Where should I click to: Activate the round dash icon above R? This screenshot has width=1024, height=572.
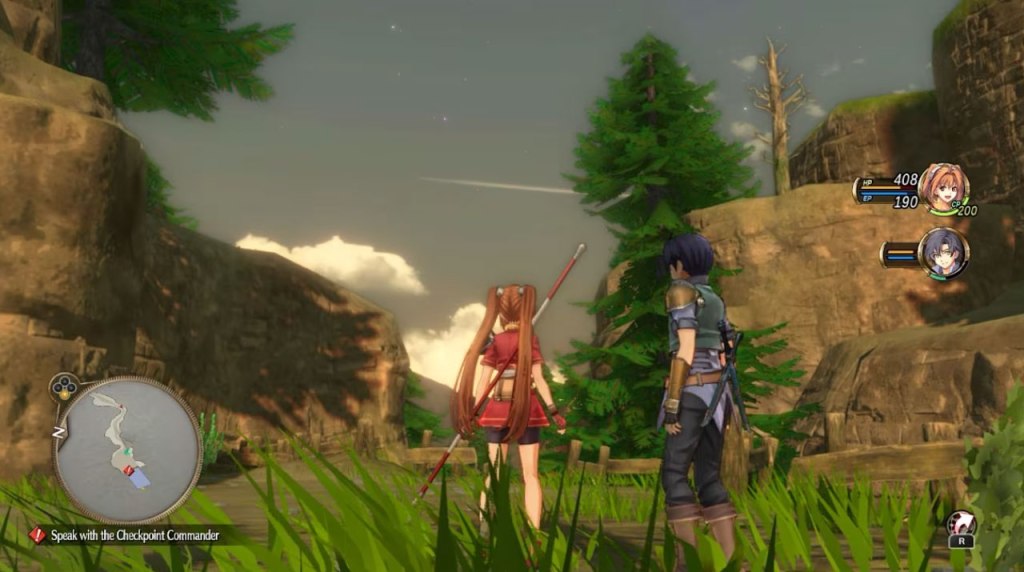click(x=961, y=524)
